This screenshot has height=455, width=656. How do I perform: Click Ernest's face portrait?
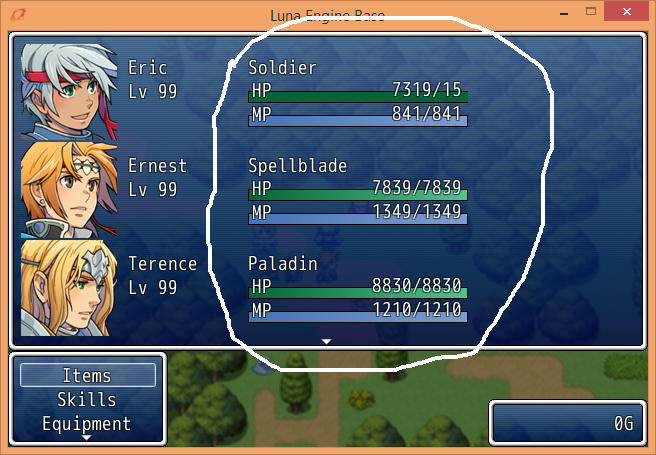point(69,189)
